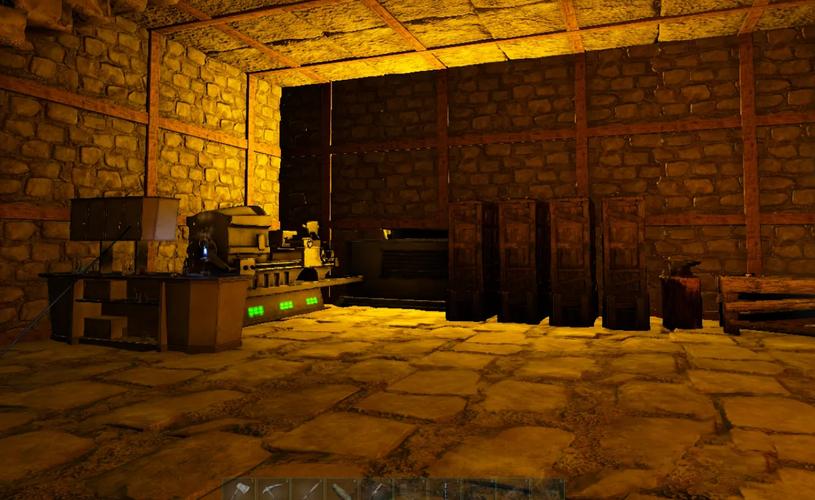The height and width of the screenshot is (500, 815).
Task: Equip the pickaxe from the hotbar
Action: 274,490
